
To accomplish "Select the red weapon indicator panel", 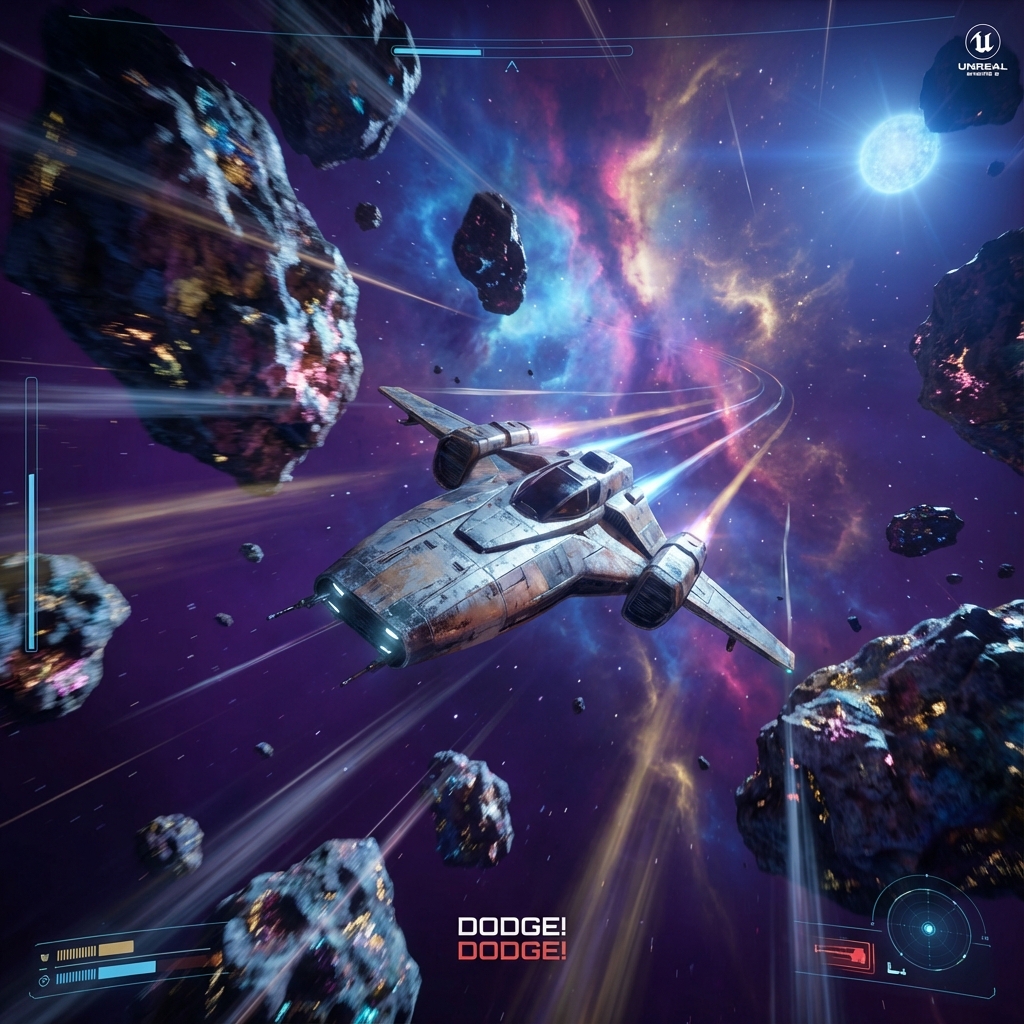I will (844, 955).
